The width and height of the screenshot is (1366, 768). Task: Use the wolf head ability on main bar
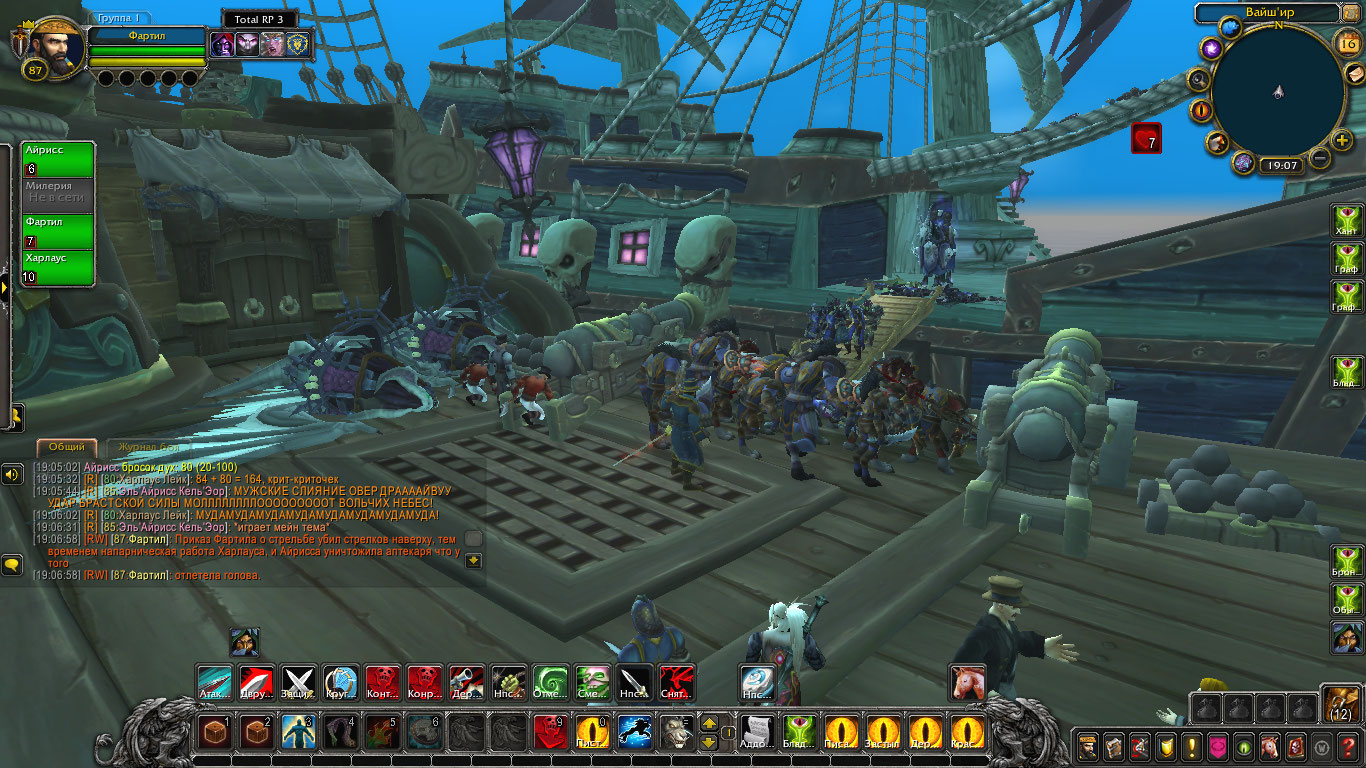coord(675,733)
